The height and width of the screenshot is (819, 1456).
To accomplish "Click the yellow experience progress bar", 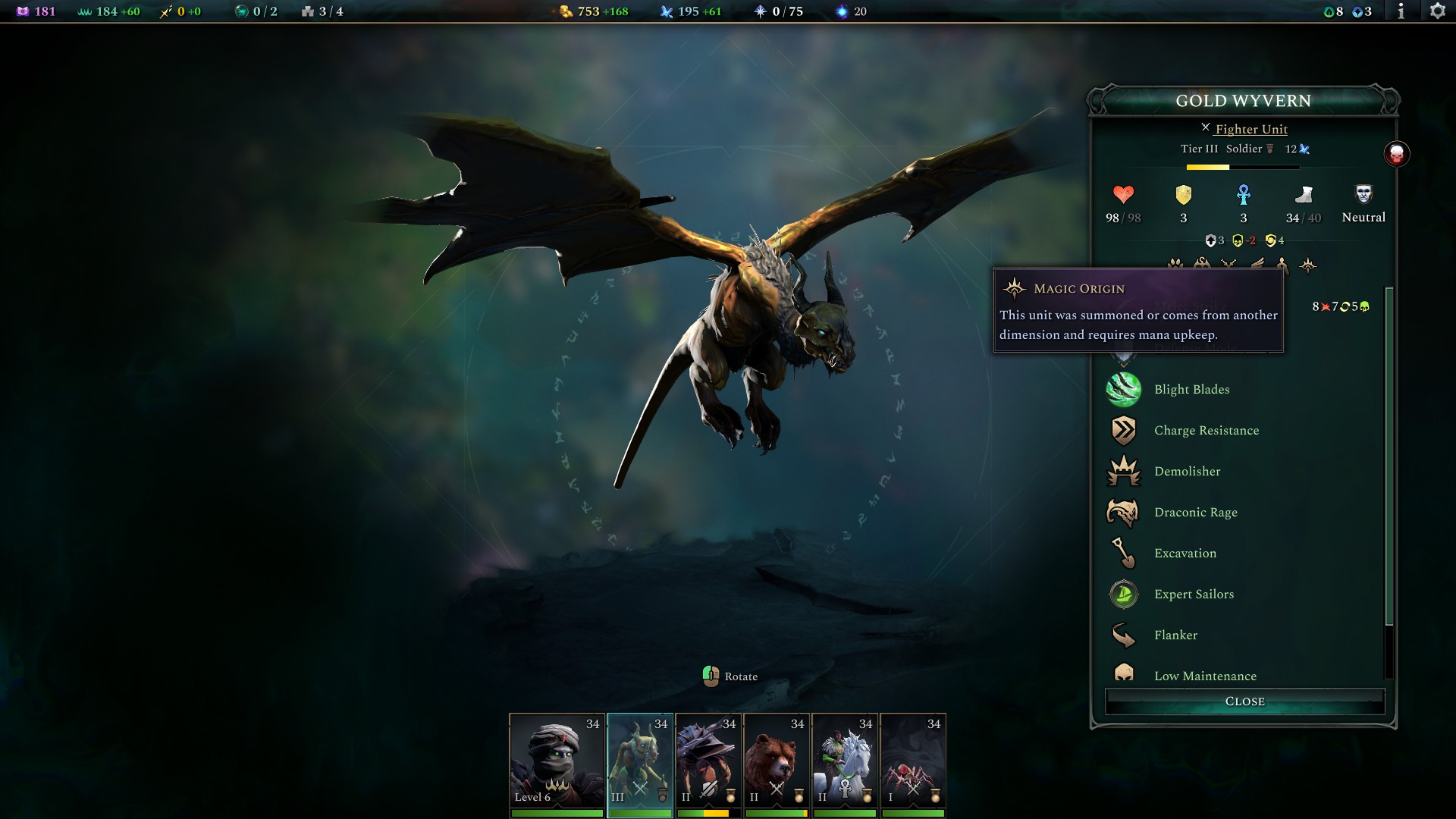I will 1208,167.
